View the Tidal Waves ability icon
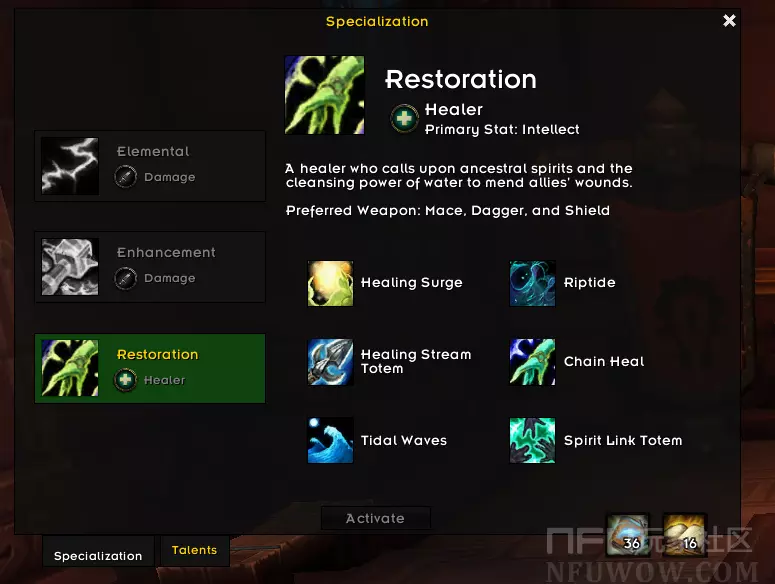Viewport: 775px width, 584px height. pos(330,440)
